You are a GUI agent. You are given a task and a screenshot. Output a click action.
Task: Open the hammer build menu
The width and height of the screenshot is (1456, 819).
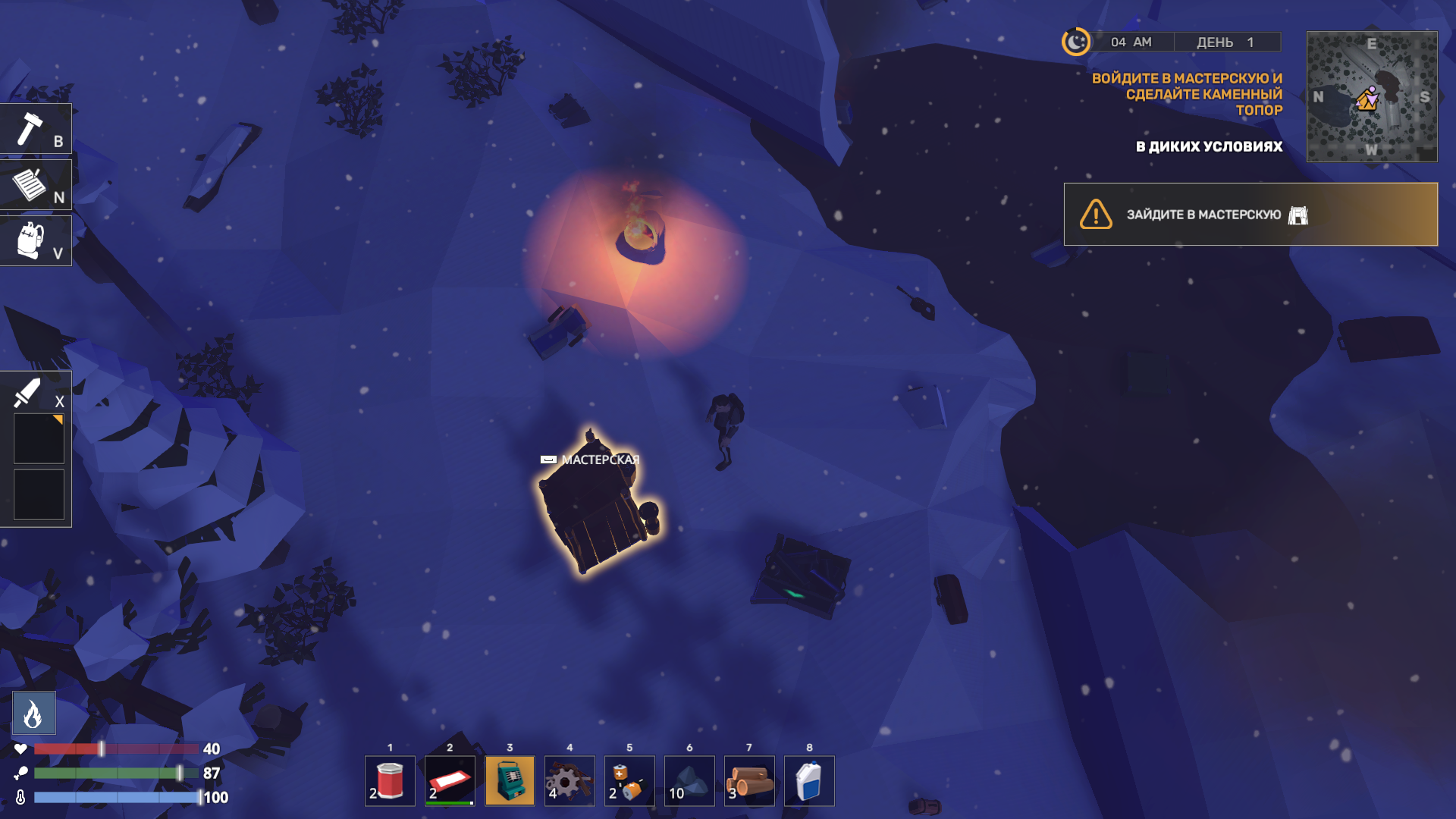coord(35,130)
